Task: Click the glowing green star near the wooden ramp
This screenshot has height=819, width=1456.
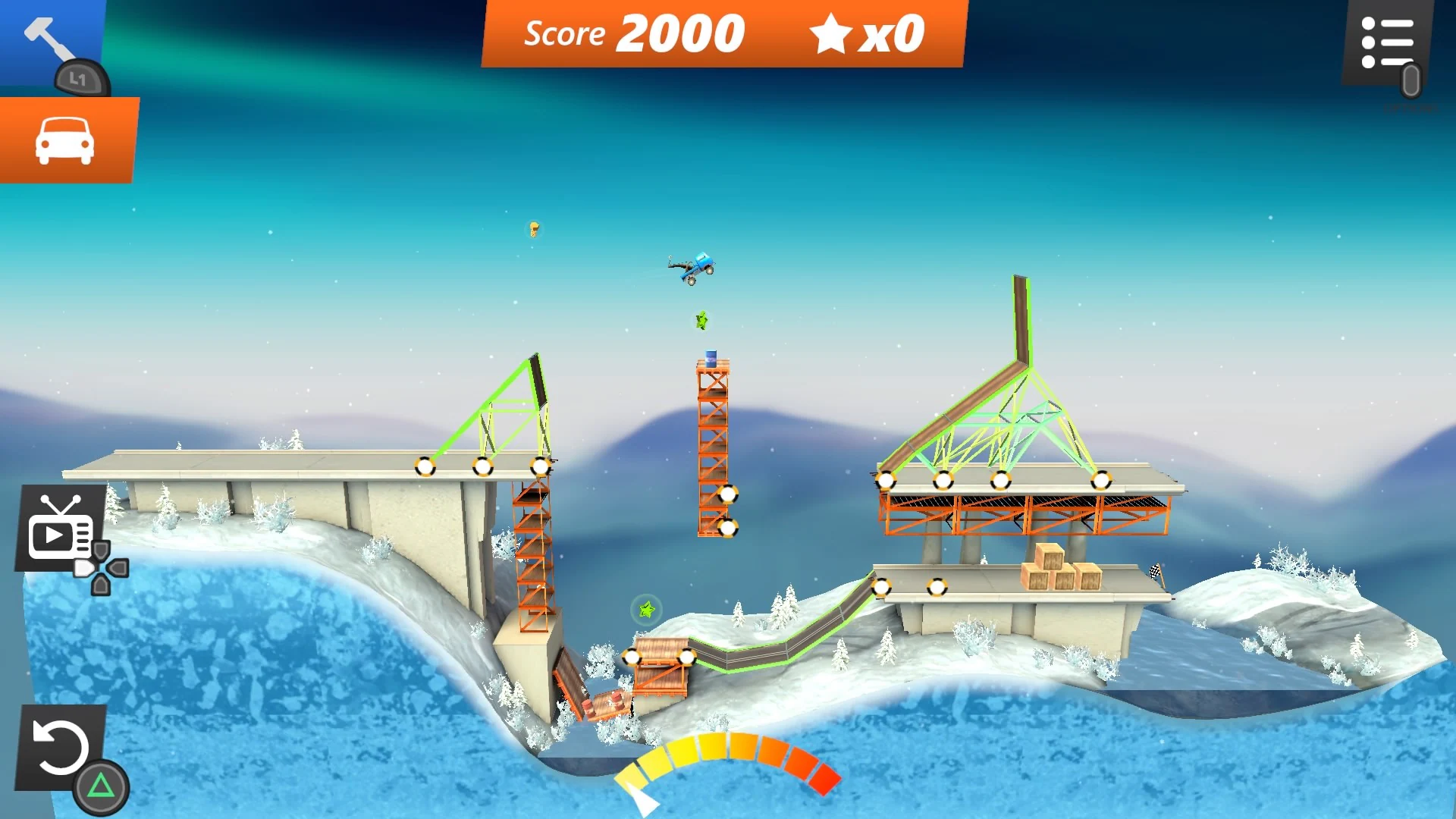Action: (x=646, y=609)
